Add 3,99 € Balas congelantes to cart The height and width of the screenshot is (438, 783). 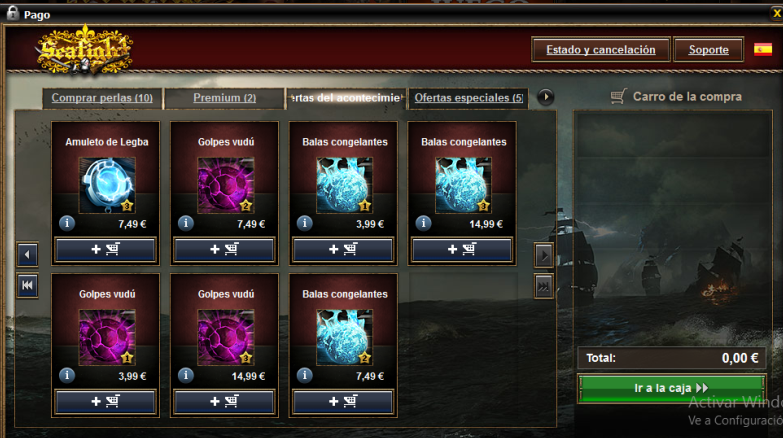(x=343, y=249)
